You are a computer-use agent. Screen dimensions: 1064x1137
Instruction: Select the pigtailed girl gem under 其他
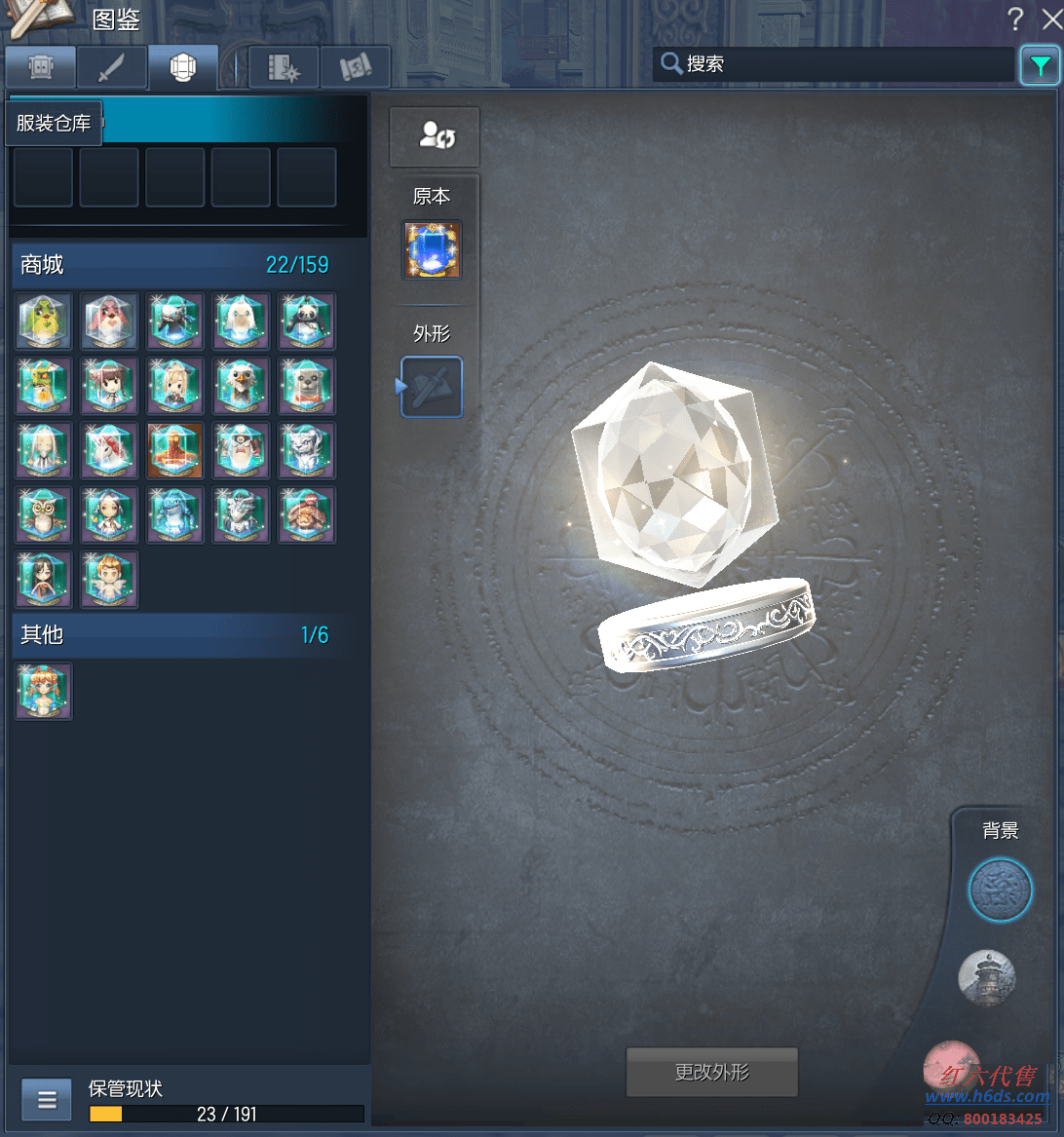(44, 691)
